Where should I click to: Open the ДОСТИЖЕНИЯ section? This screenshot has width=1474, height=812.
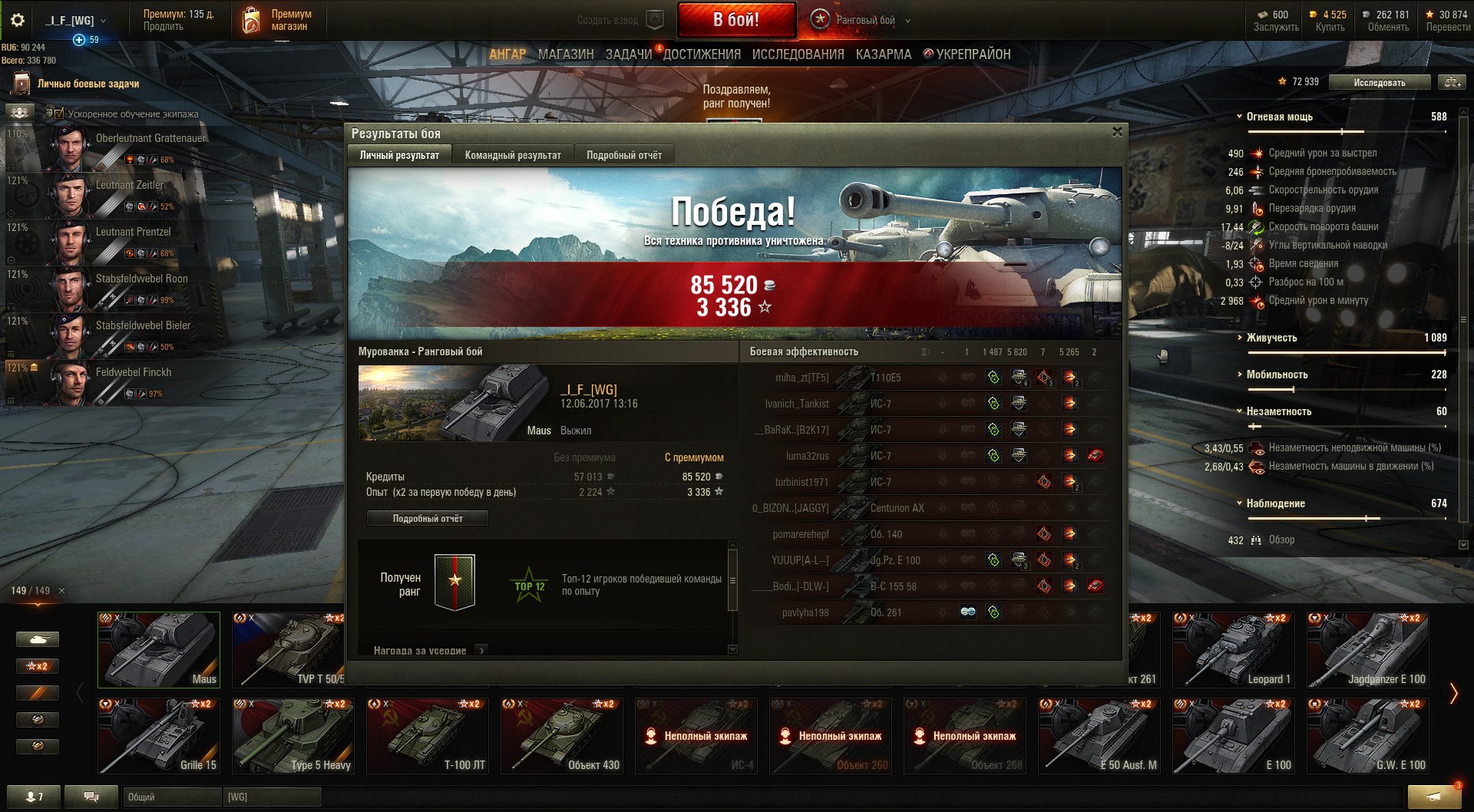pos(702,54)
